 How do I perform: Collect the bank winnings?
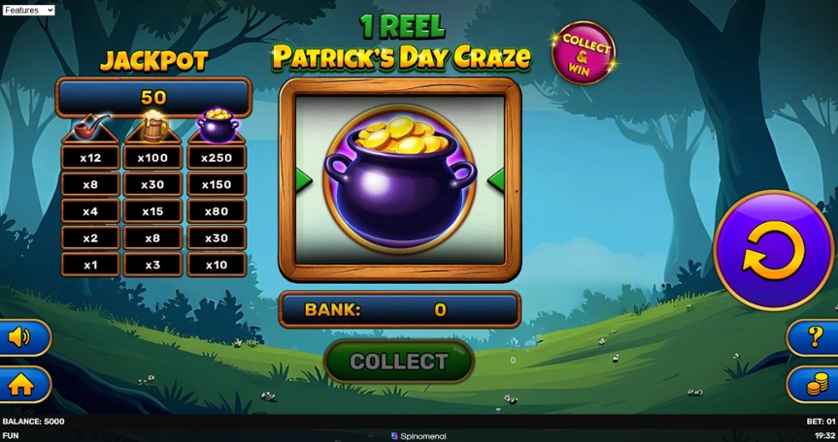pos(399,361)
